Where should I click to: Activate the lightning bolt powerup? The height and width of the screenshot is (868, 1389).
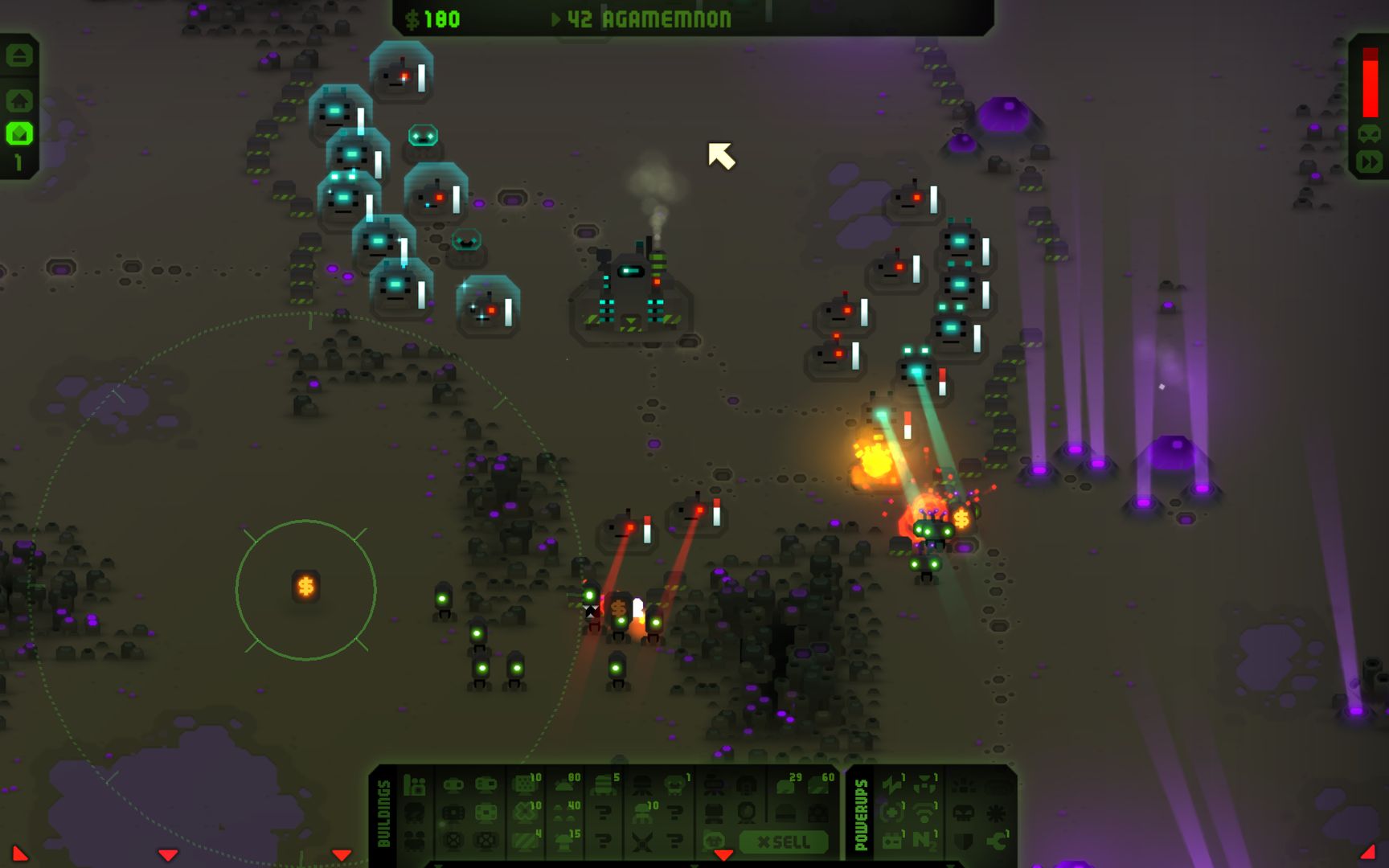click(x=892, y=786)
